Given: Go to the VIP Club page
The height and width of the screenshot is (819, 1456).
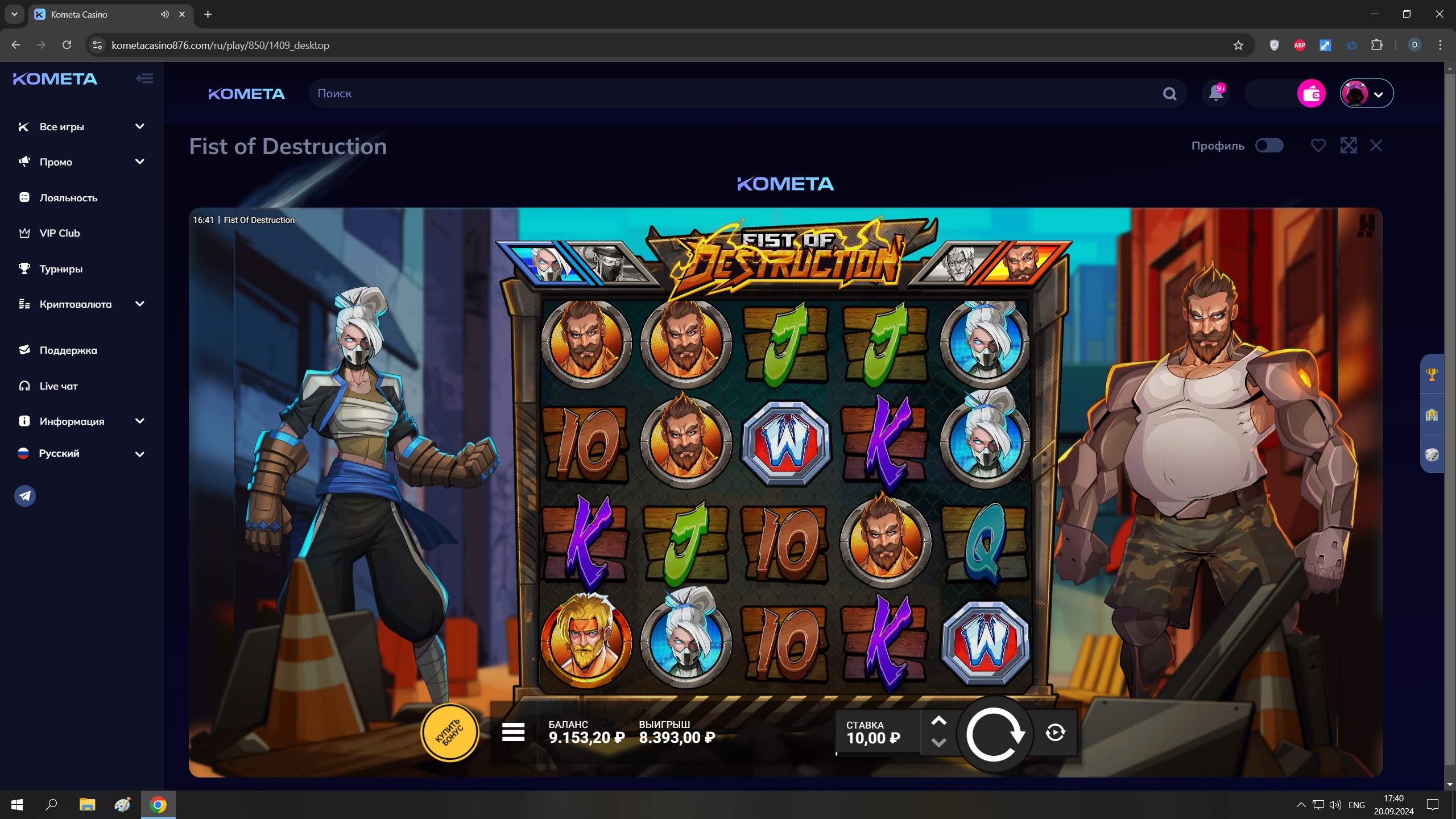Looking at the screenshot, I should (x=59, y=233).
